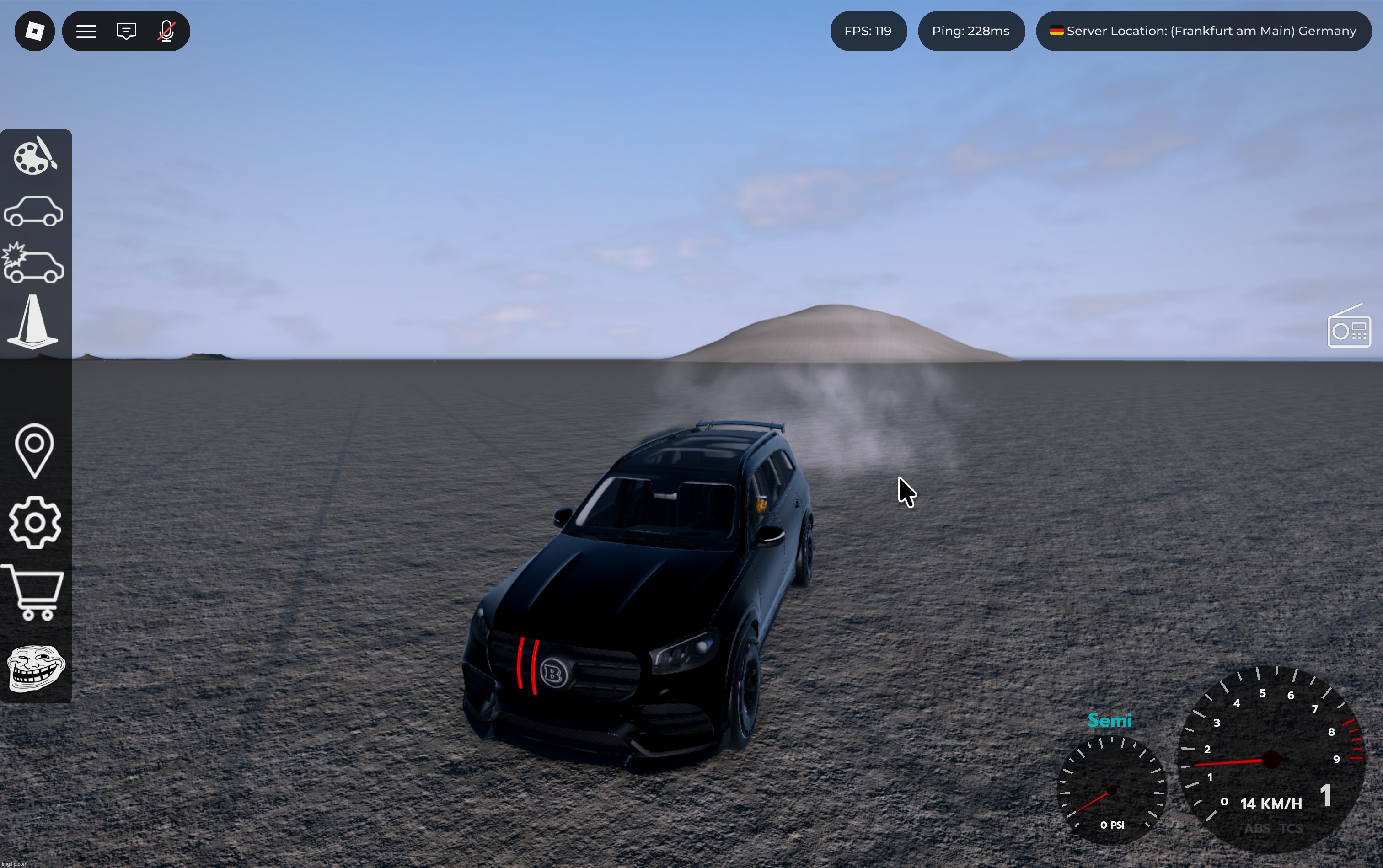Open the Roblox main menu logo
The height and width of the screenshot is (868, 1383).
[34, 31]
